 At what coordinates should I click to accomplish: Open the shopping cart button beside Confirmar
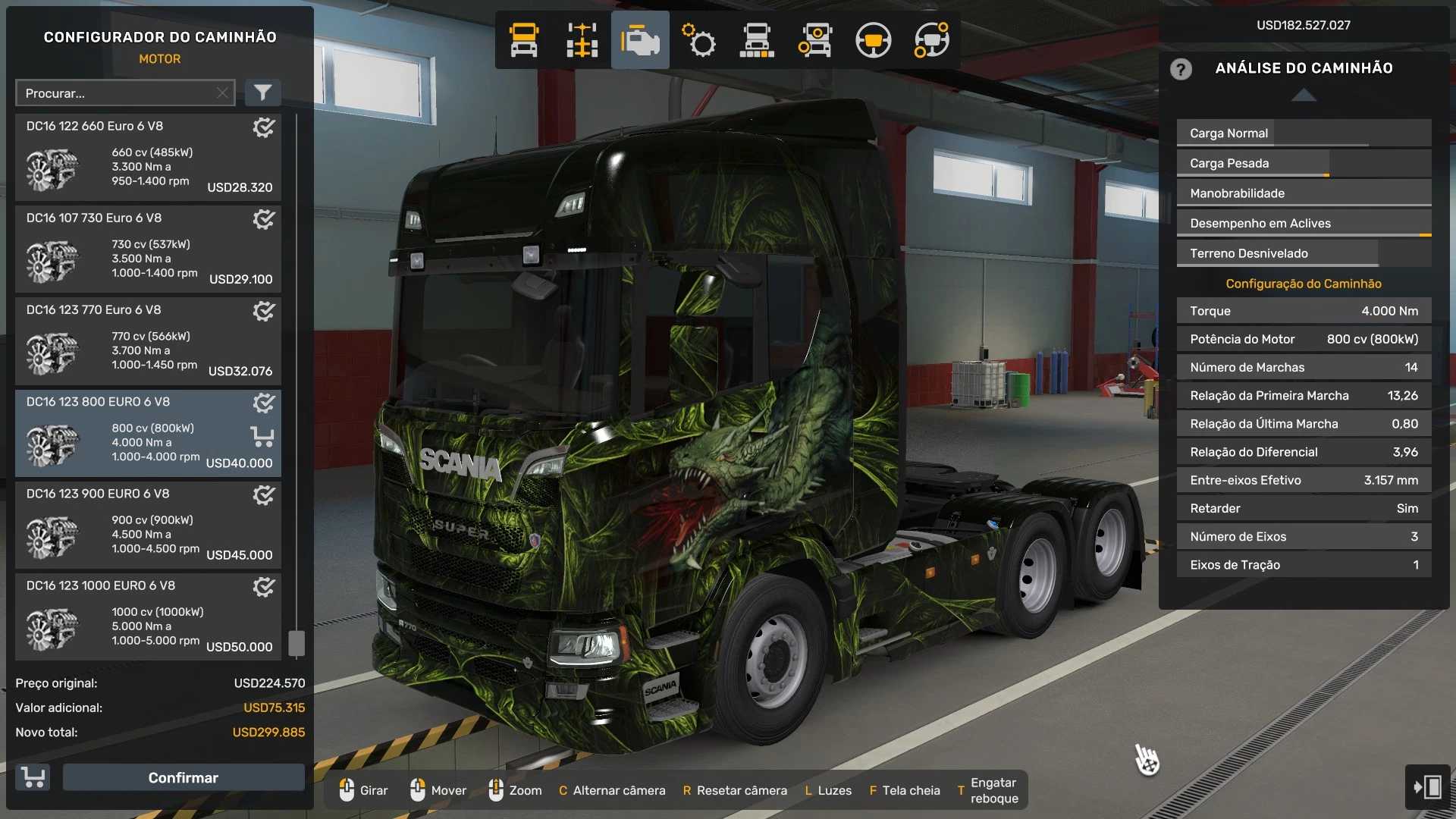click(x=33, y=777)
